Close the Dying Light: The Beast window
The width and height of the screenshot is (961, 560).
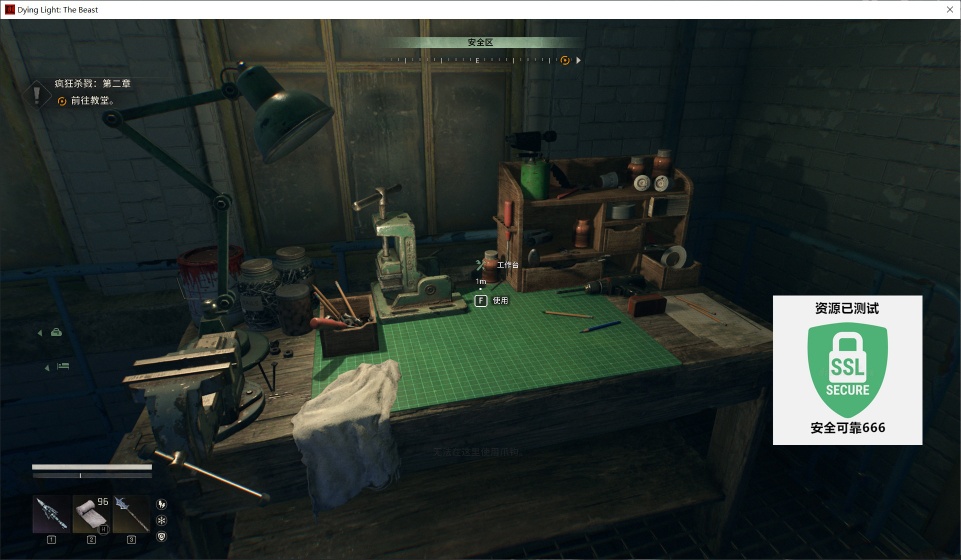pyautogui.click(x=946, y=9)
